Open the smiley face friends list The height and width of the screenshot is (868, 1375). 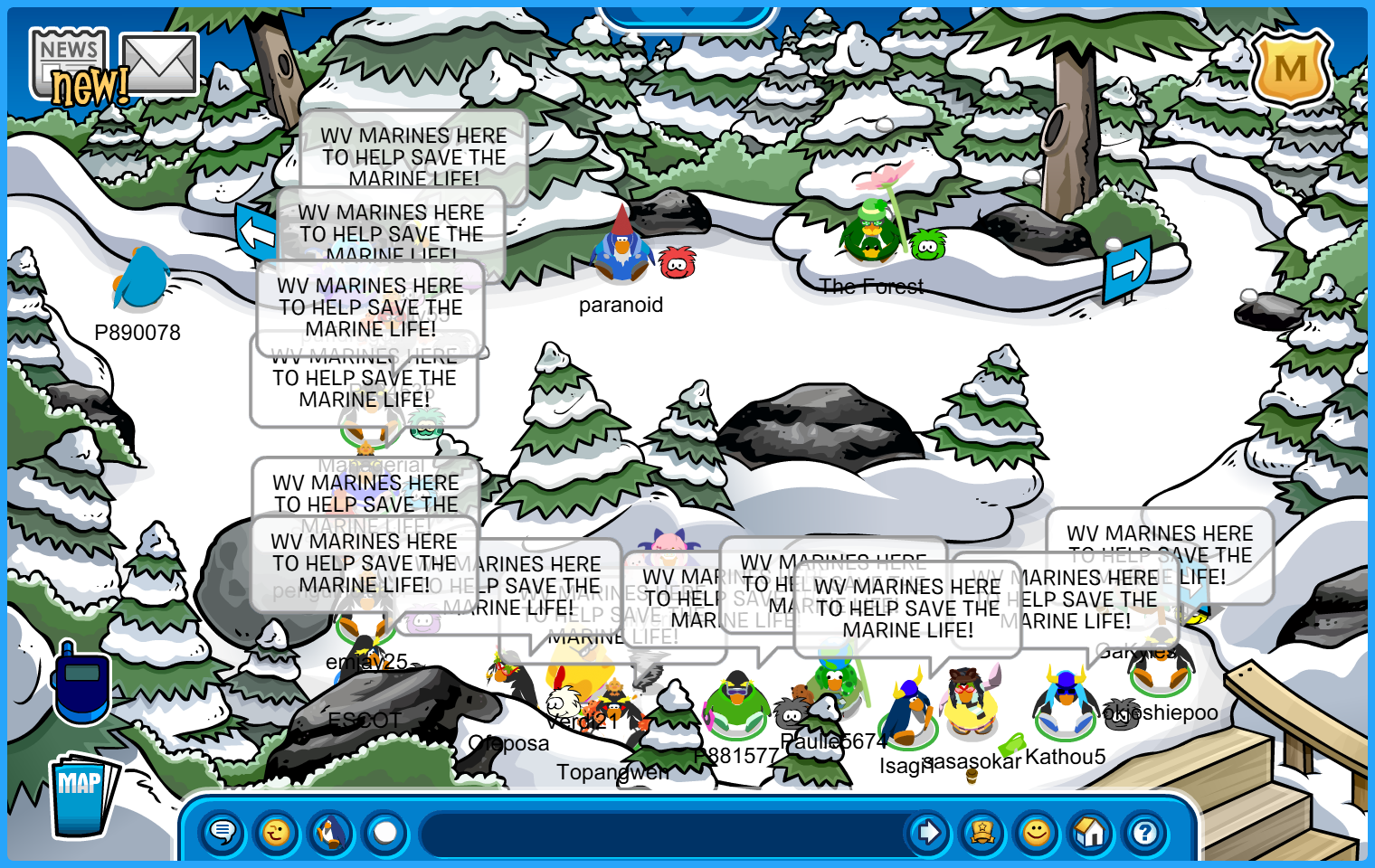(1037, 832)
